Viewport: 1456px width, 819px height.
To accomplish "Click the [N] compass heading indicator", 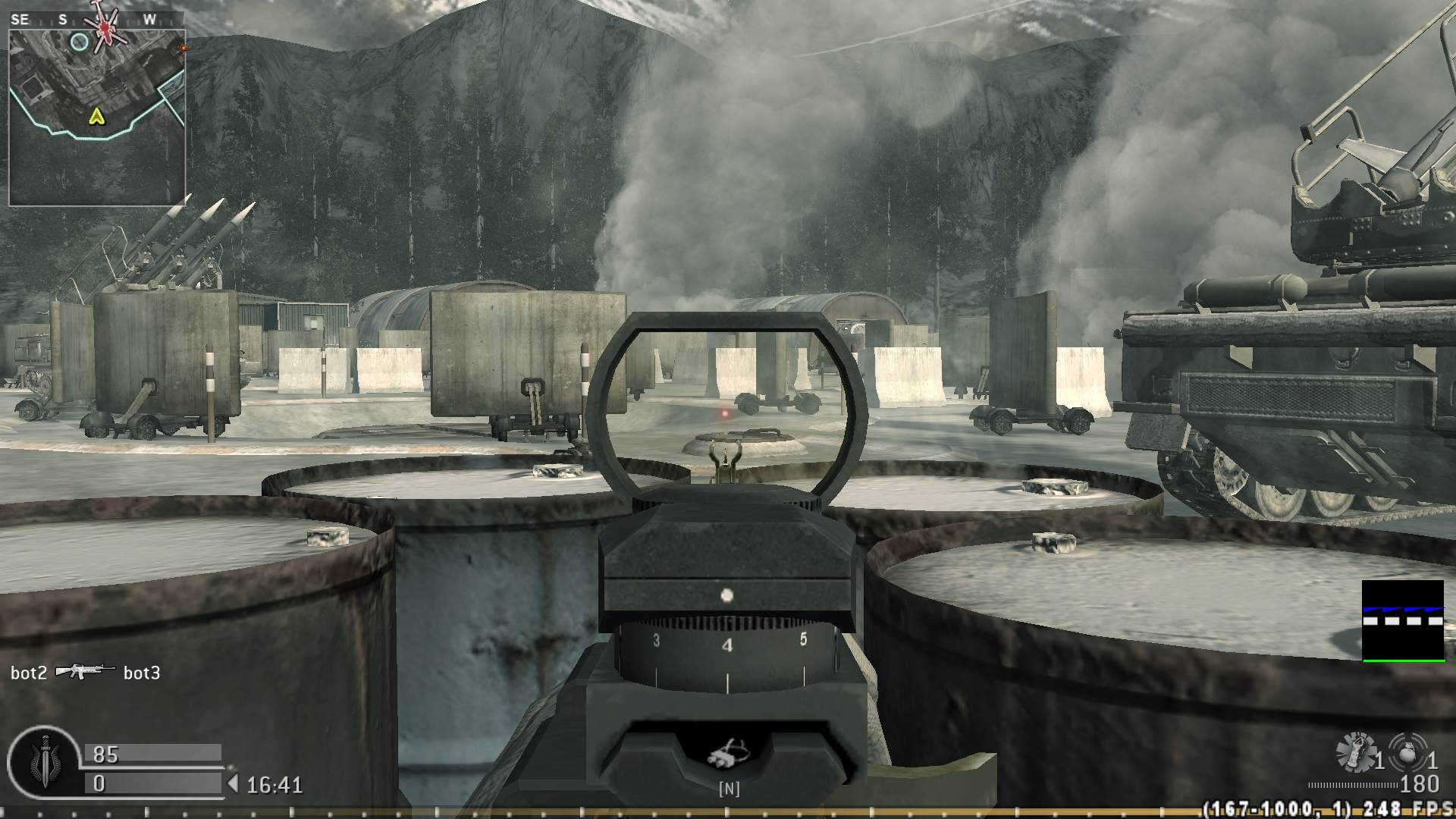I will point(729,789).
